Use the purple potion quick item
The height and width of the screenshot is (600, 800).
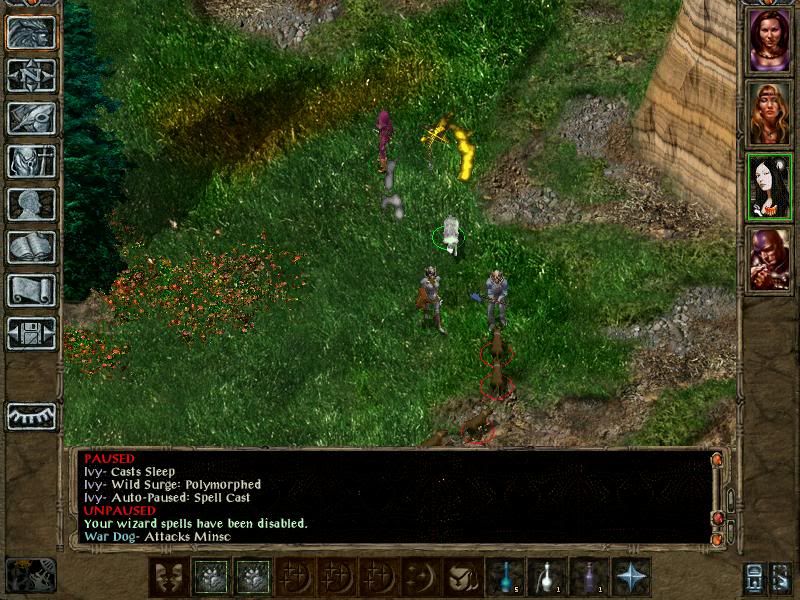pyautogui.click(x=589, y=577)
